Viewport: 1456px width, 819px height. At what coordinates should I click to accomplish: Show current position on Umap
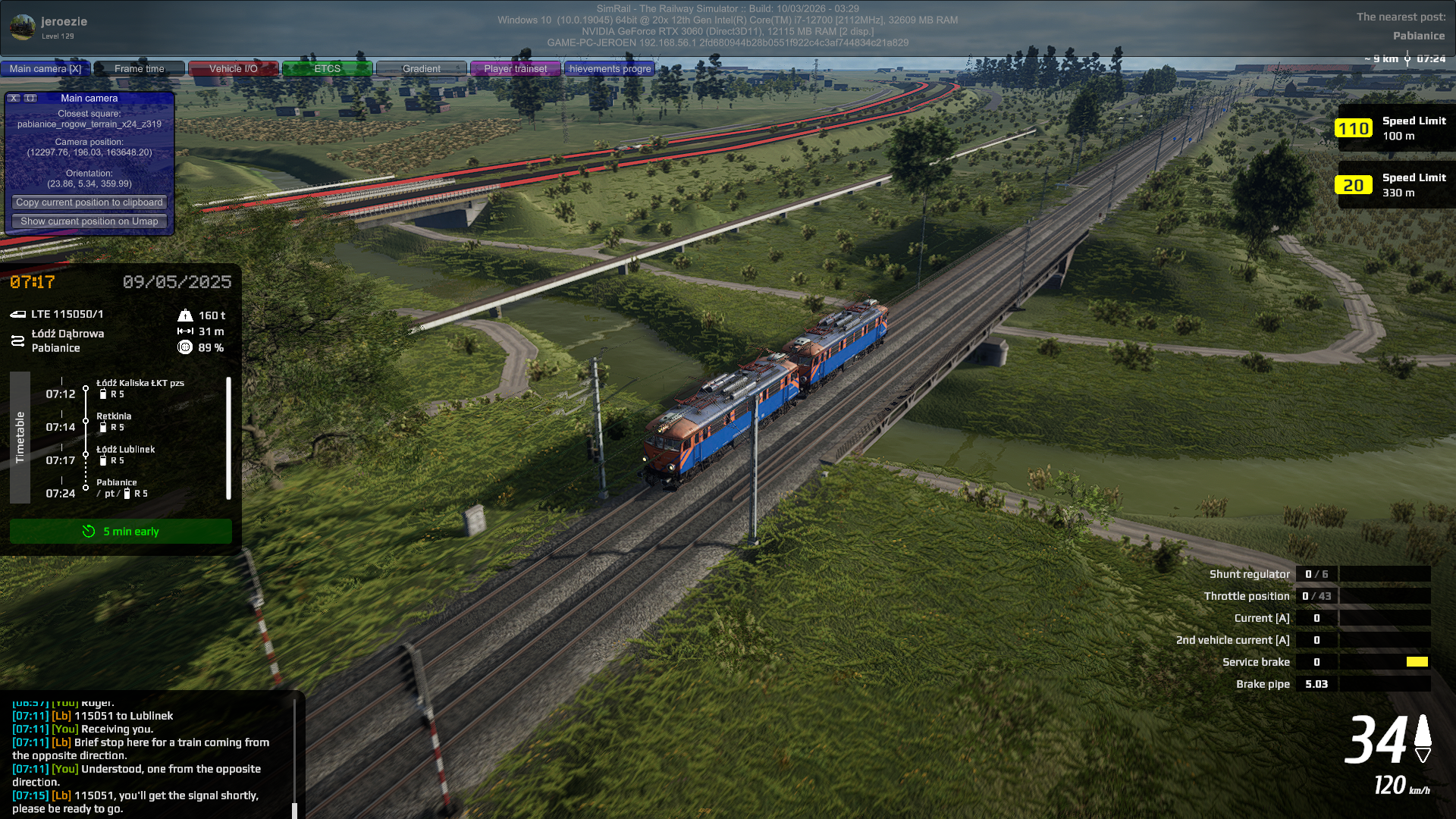(89, 221)
